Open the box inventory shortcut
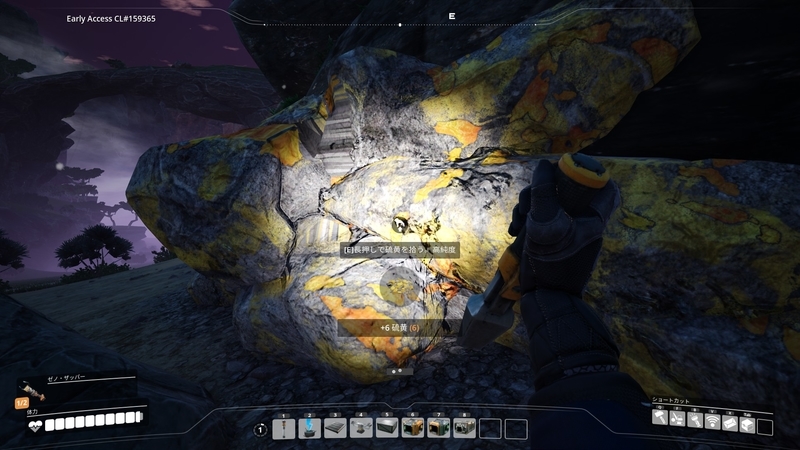 (747, 423)
